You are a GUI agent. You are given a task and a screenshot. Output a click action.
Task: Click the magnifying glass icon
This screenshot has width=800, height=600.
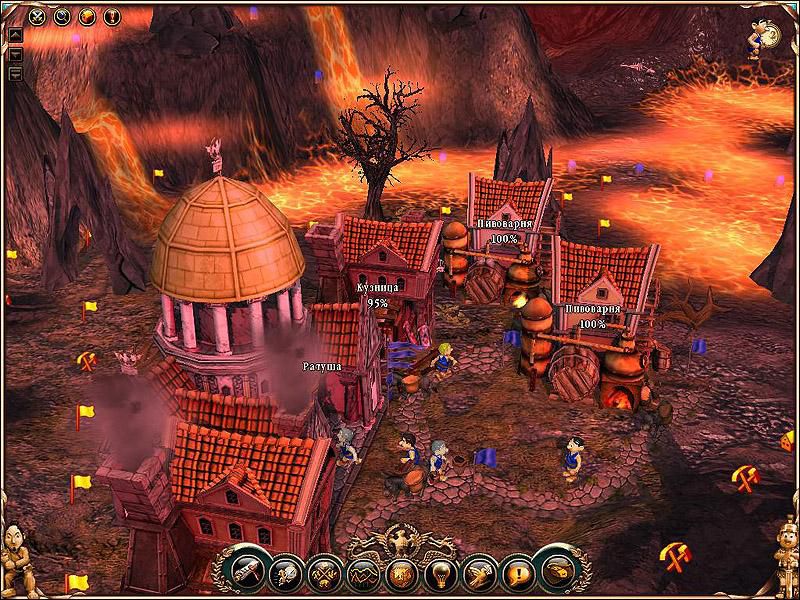pyautogui.click(x=61, y=16)
